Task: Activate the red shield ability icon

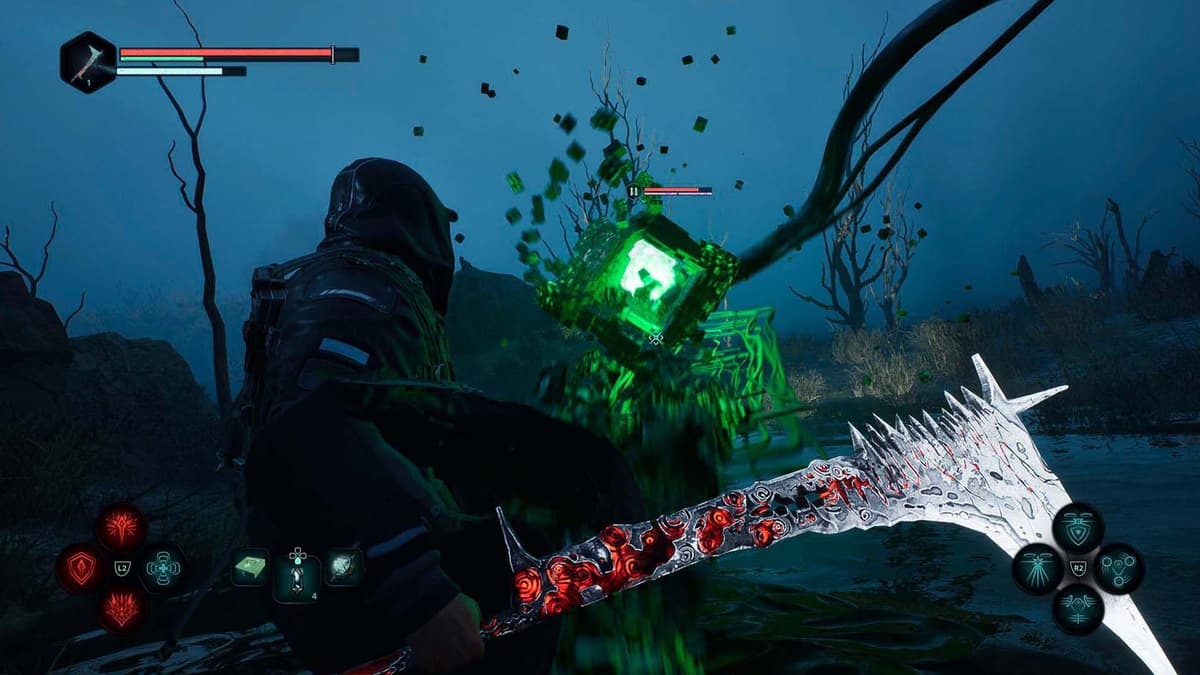Action: [x=81, y=568]
